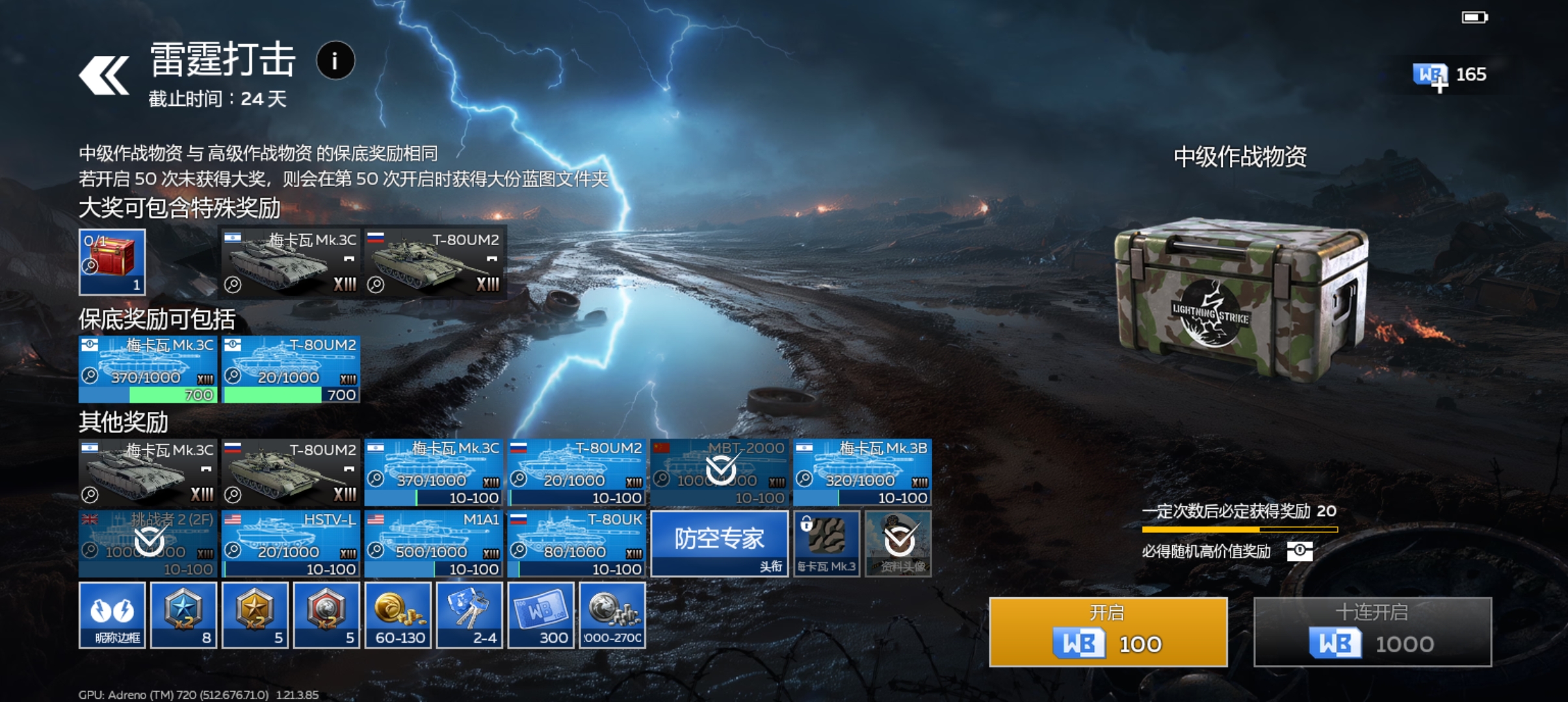Click the gold coins 60-130 reward icon
Image resolution: width=1568 pixels, height=702 pixels.
(x=399, y=614)
